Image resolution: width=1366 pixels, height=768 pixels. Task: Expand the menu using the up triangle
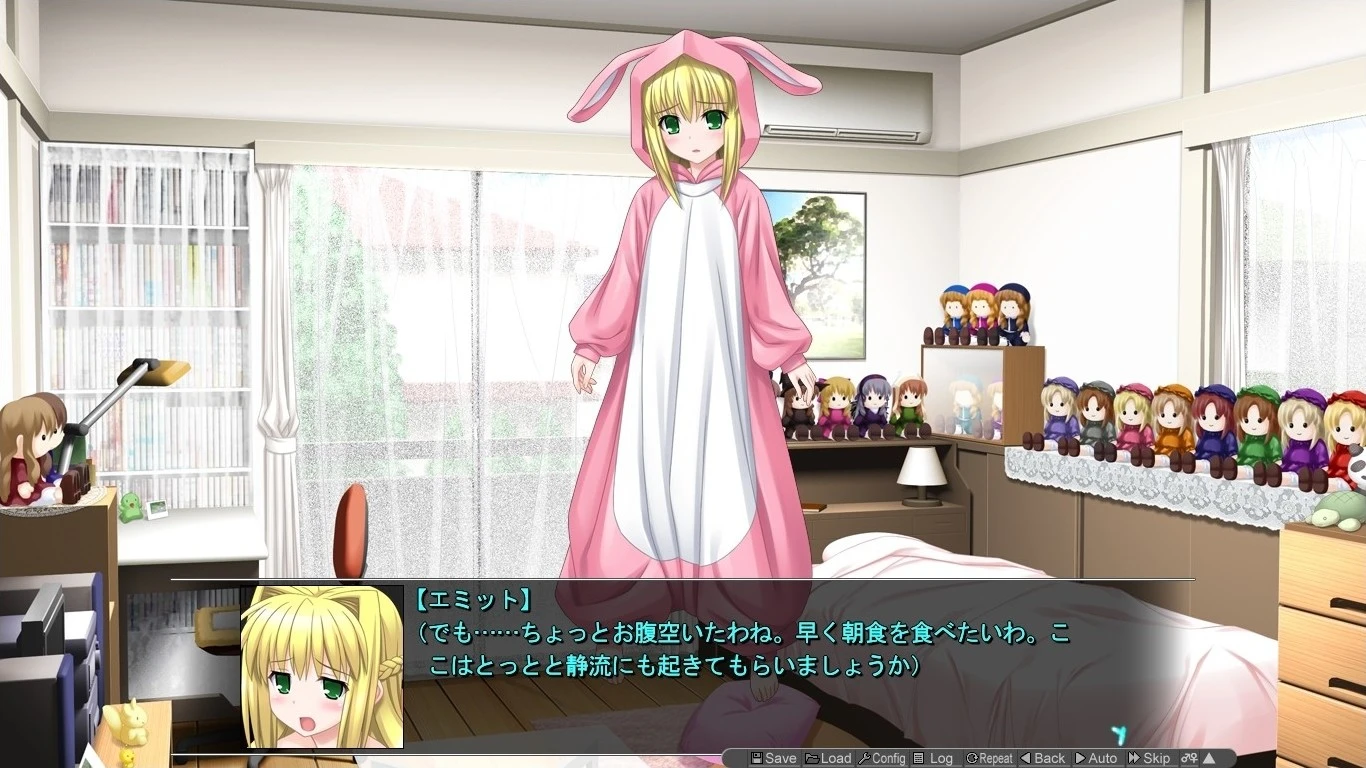click(x=1210, y=758)
